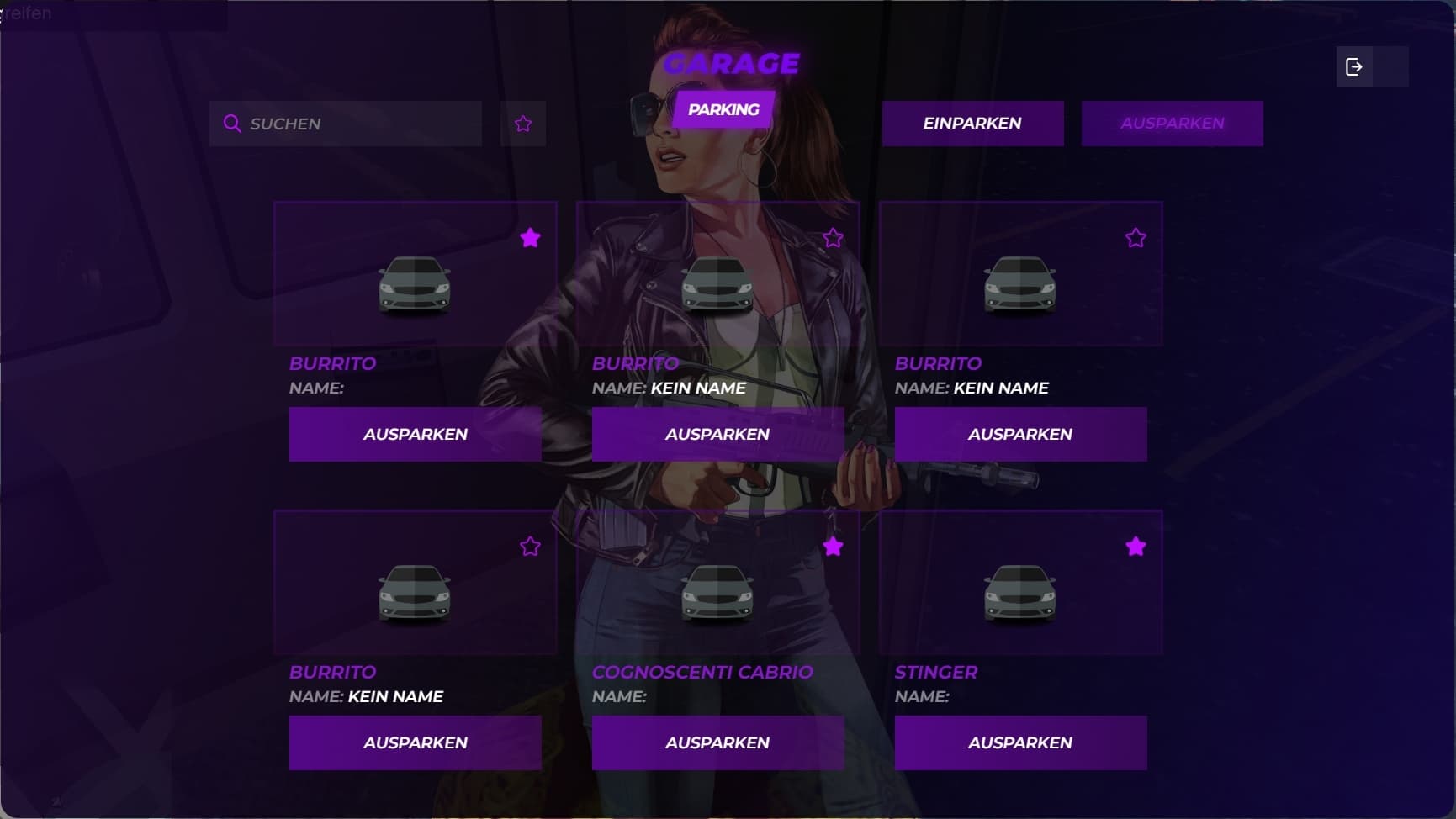1456x819 pixels.
Task: Unfavorite the Stinger by clicking its star
Action: (x=1136, y=547)
